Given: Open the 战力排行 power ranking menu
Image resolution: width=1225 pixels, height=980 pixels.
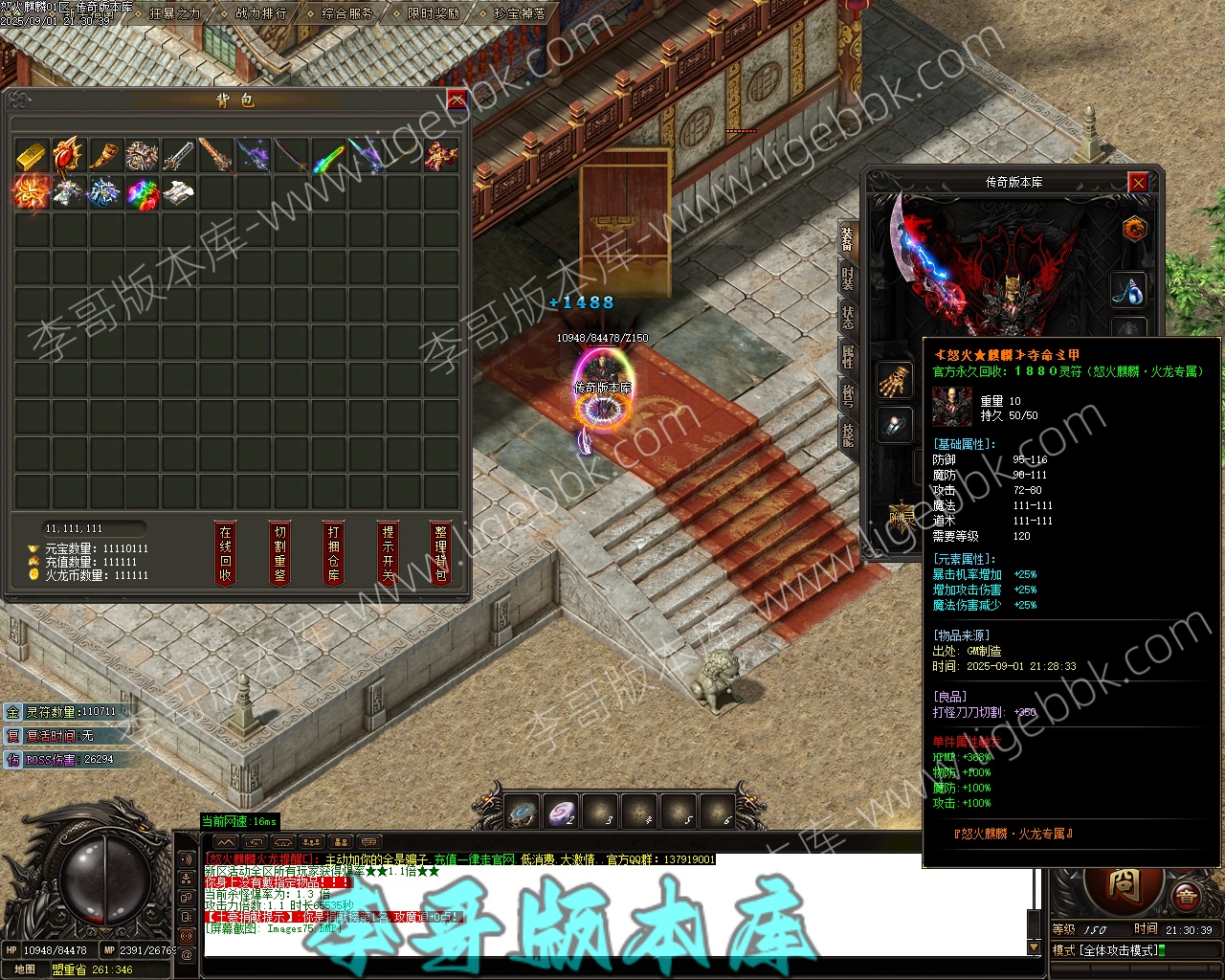Looking at the screenshot, I should coord(260,14).
